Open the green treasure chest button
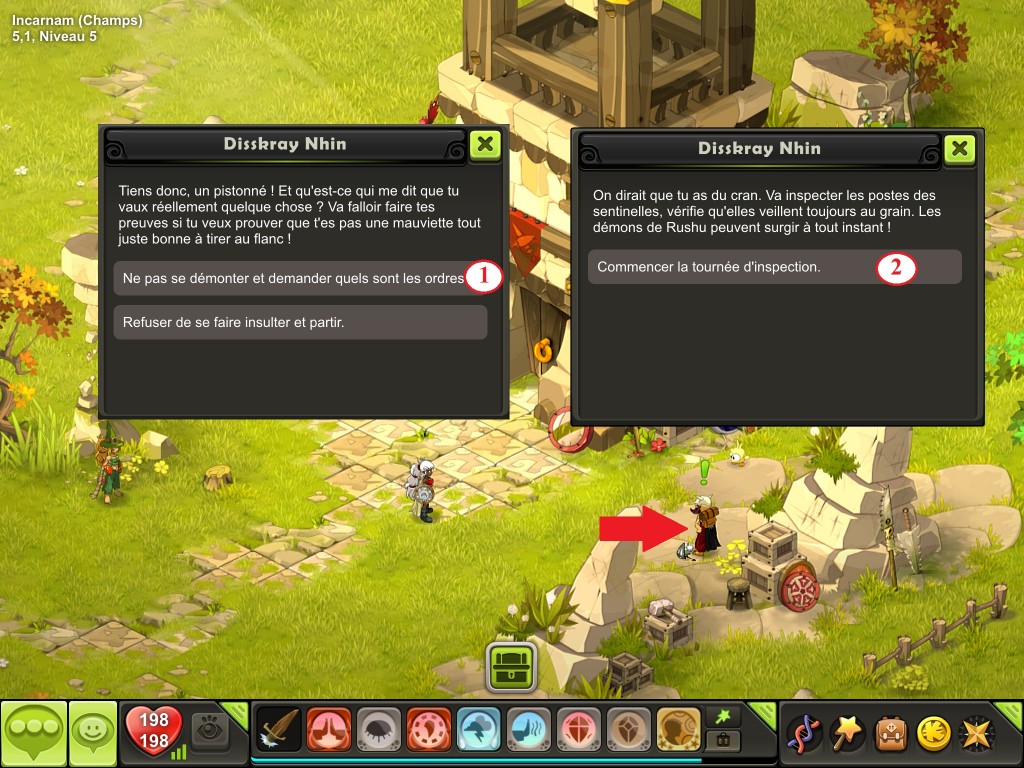 (x=512, y=666)
